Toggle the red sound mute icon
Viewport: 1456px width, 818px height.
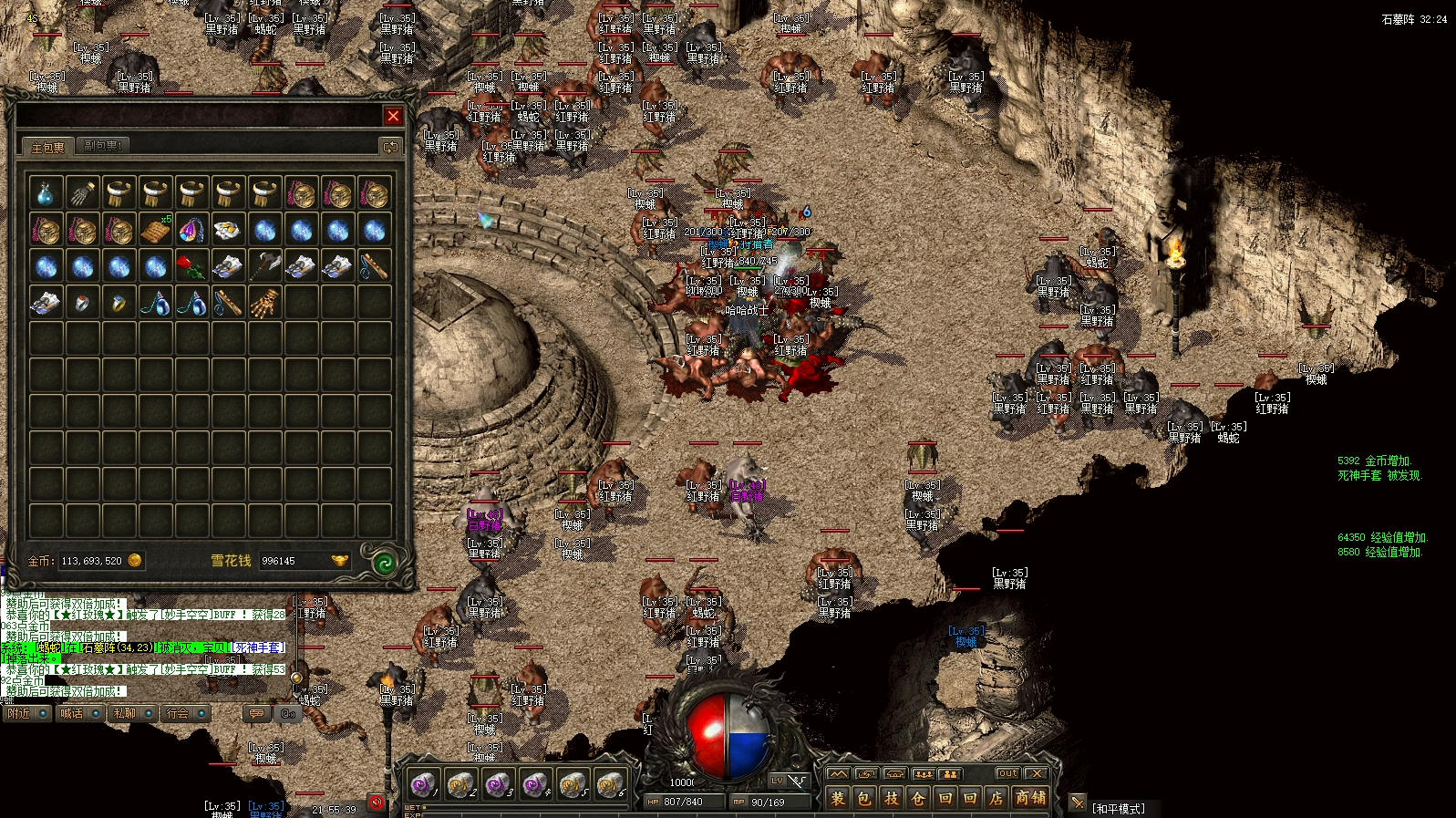[x=377, y=802]
